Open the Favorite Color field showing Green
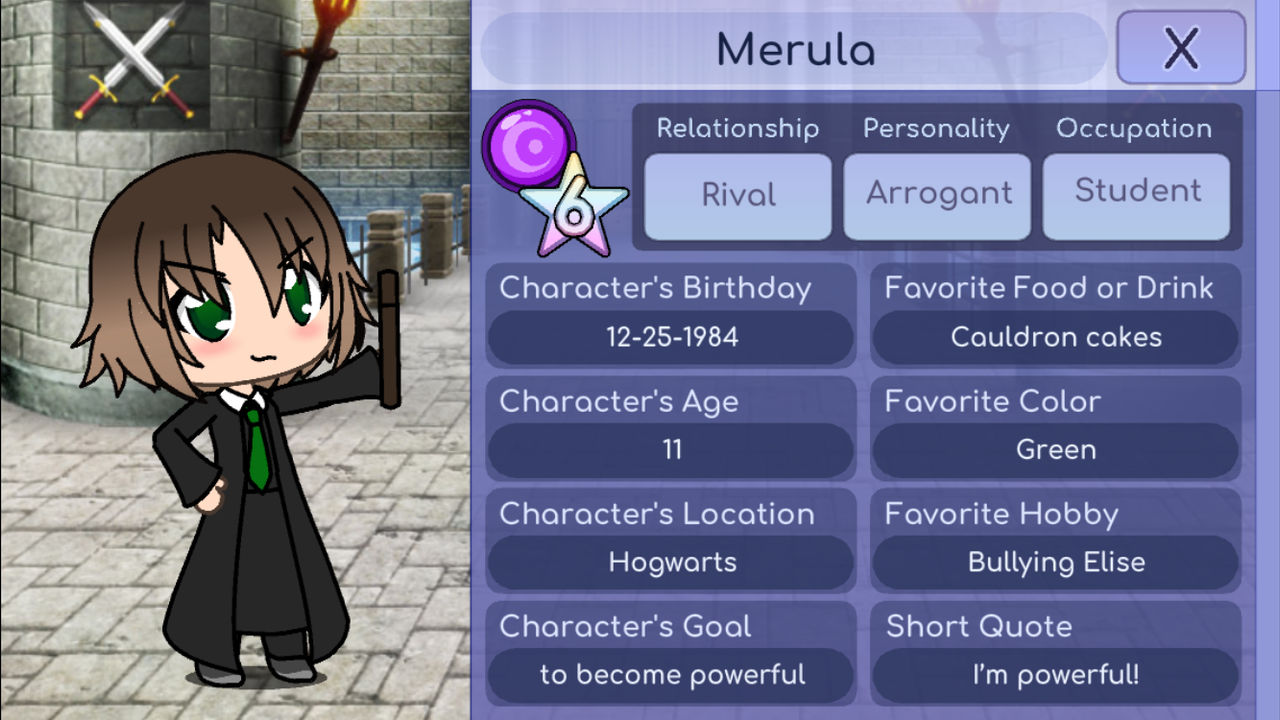The image size is (1280, 720). pyautogui.click(x=1055, y=450)
